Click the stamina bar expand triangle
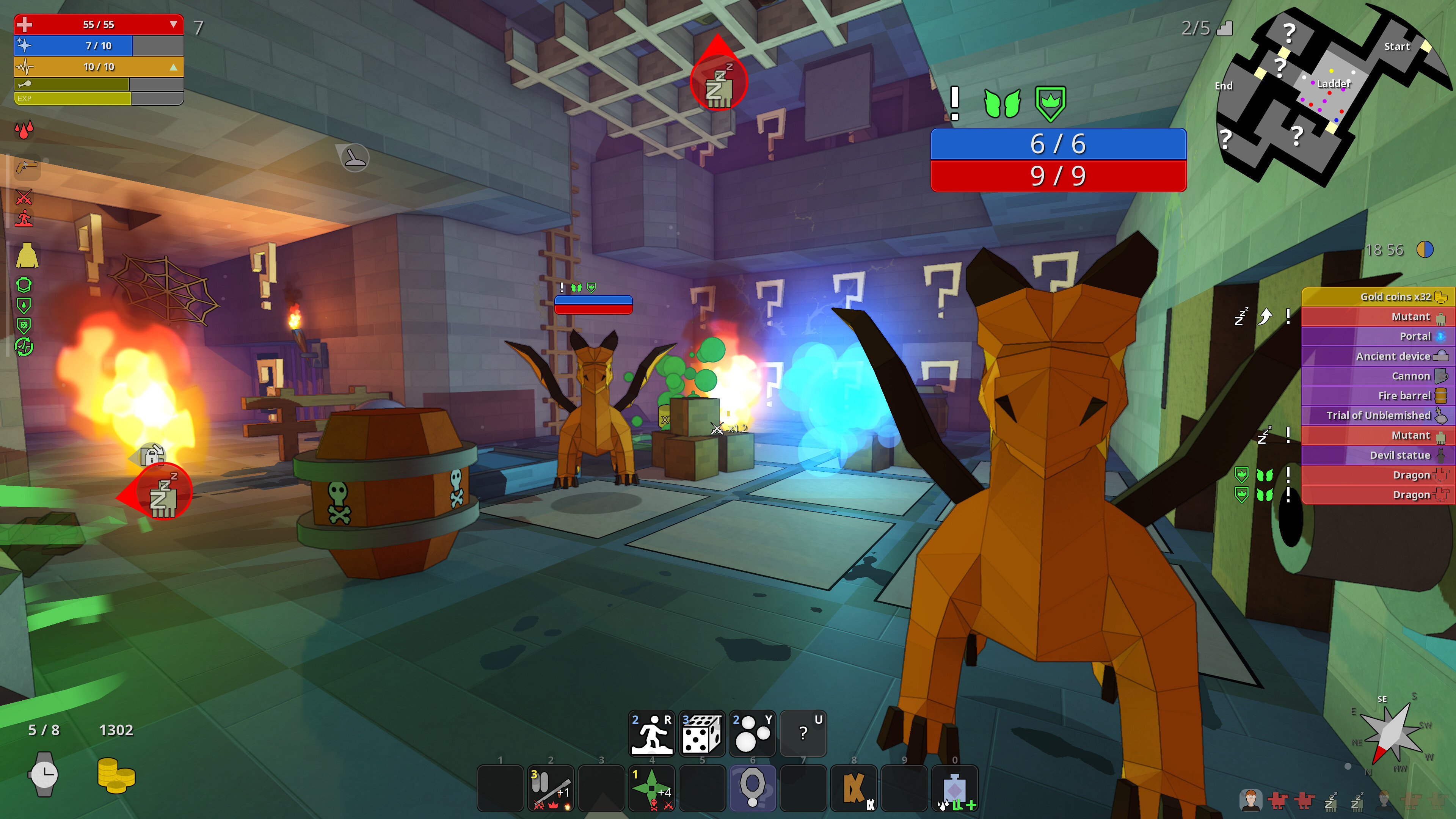Image resolution: width=1456 pixels, height=819 pixels. [x=173, y=67]
